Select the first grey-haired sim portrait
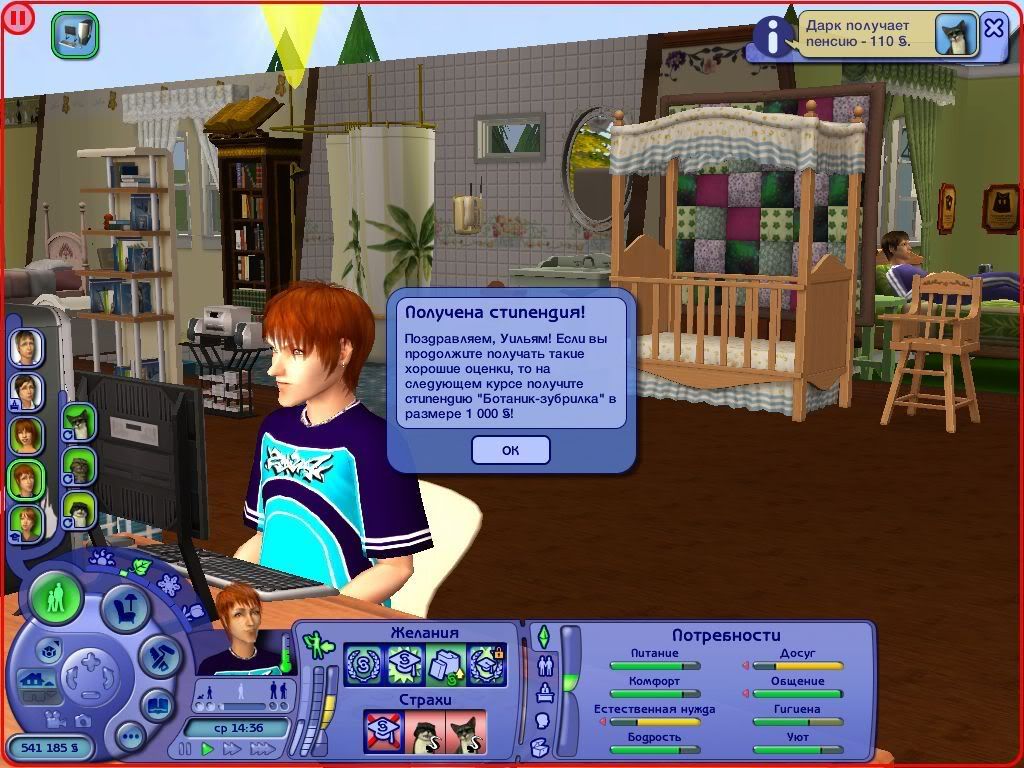This screenshot has height=768, width=1024. tap(25, 347)
